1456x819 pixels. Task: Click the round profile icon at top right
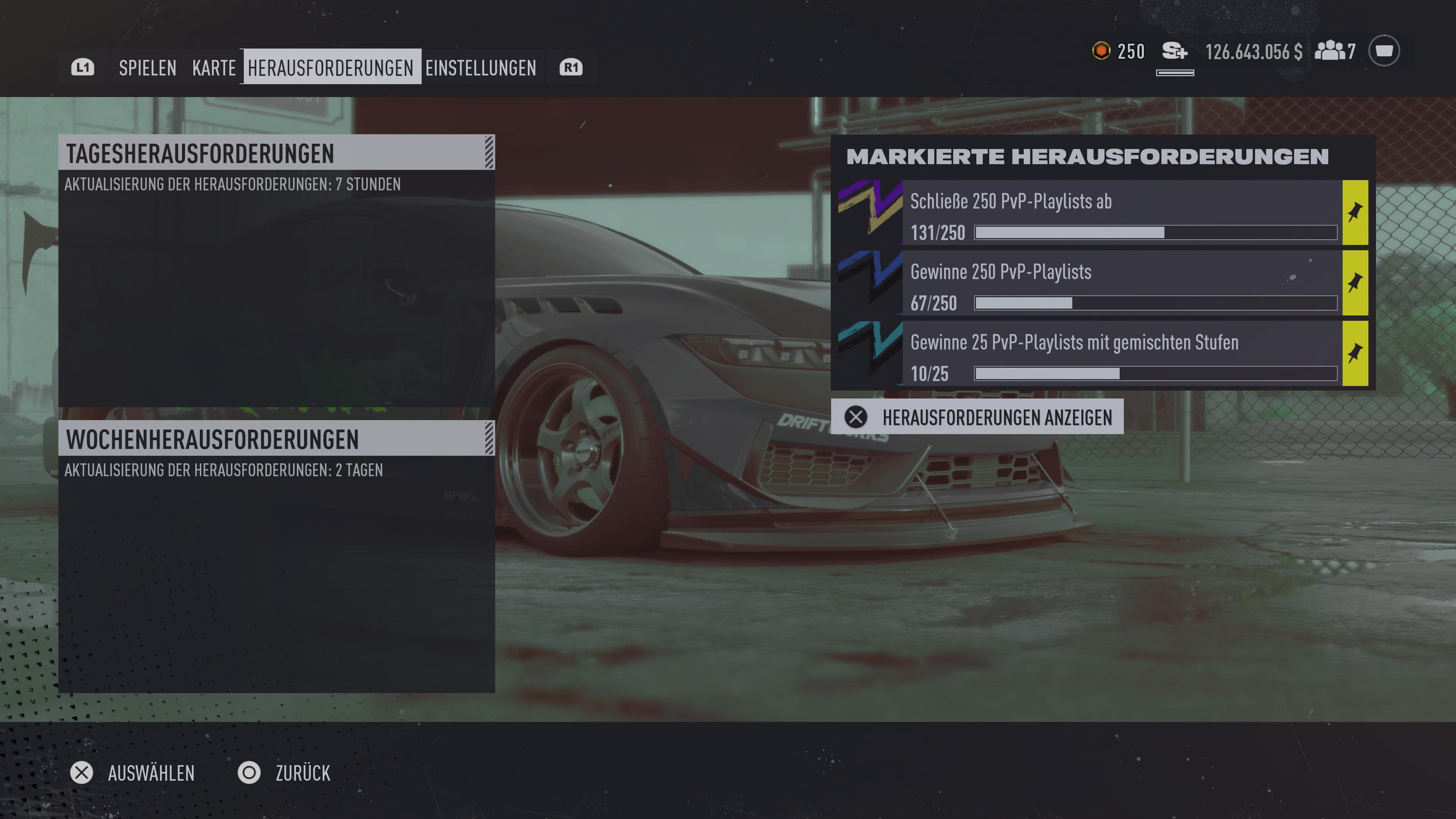[x=1384, y=51]
